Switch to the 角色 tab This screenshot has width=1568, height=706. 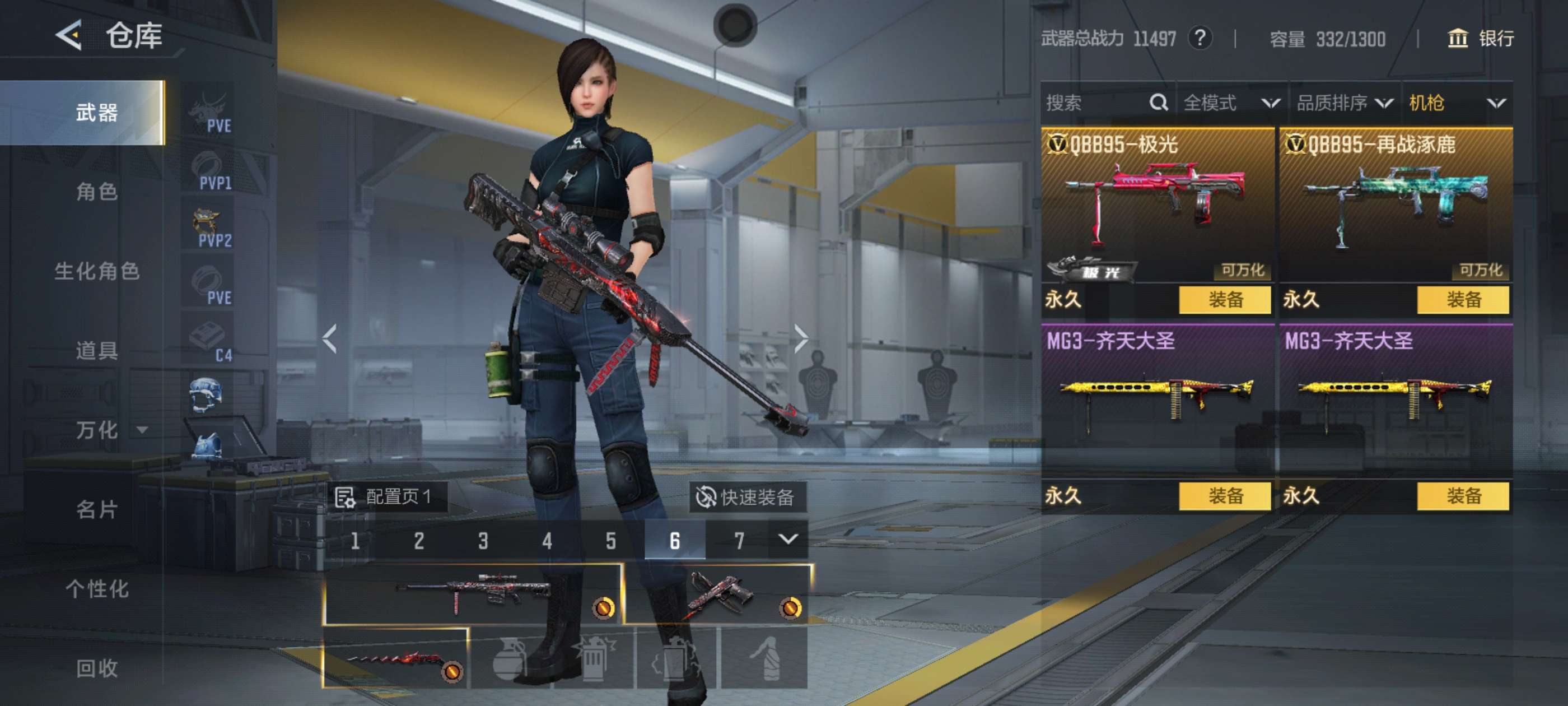click(x=96, y=192)
